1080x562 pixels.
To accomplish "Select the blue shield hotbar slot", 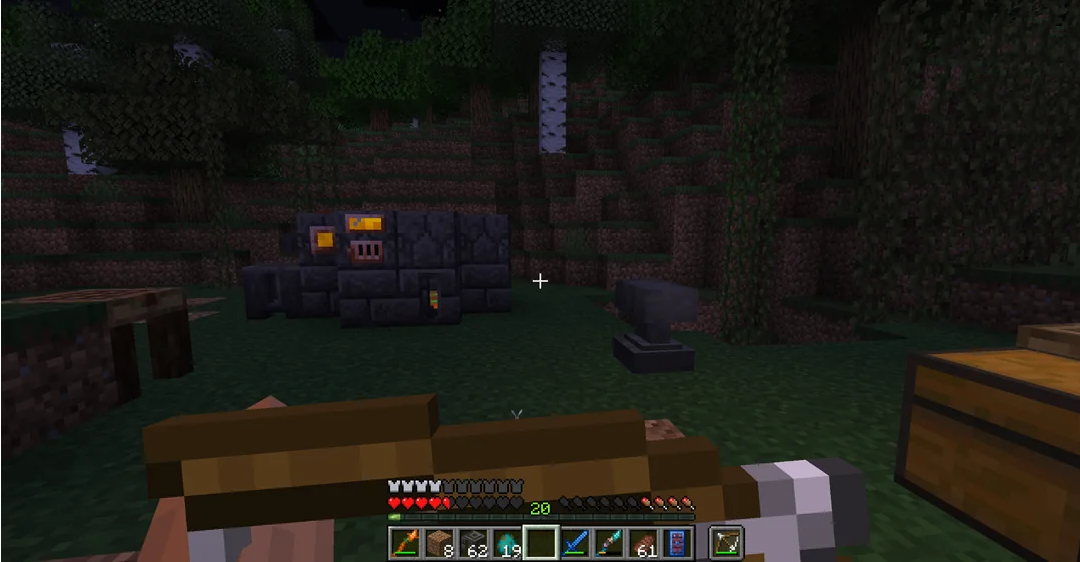I will coord(679,543).
